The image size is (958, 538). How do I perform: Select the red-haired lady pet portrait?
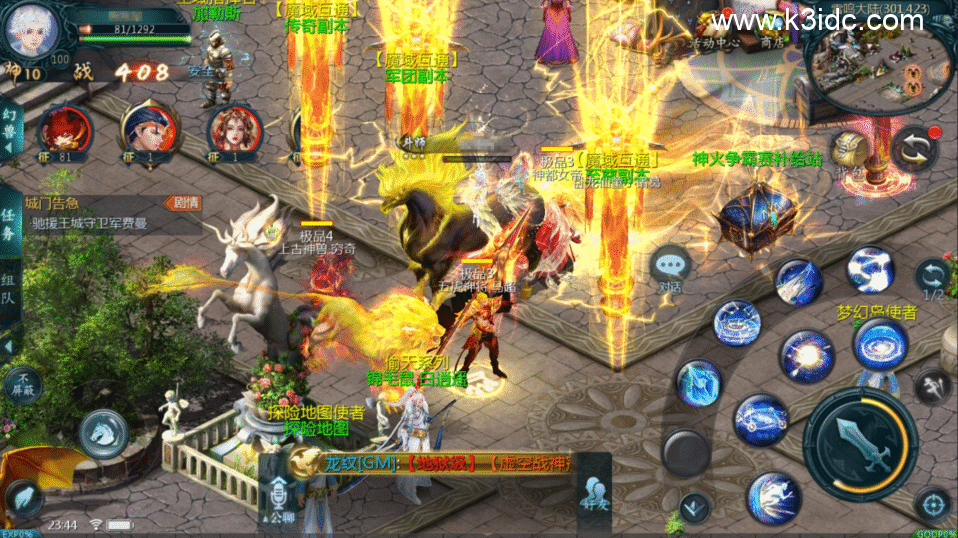[233, 131]
